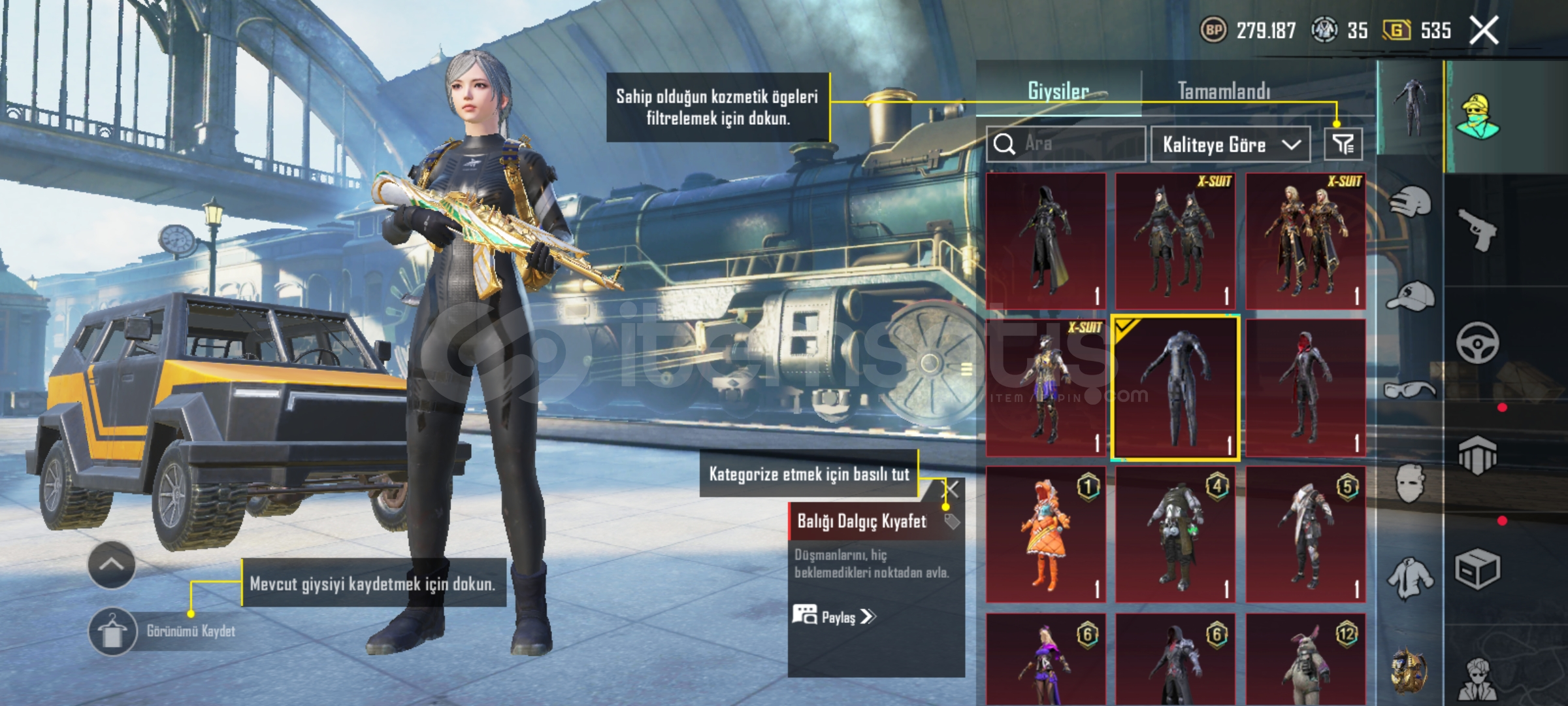1568x706 pixels.
Task: Open the Tamamlandı tab
Action: point(1224,91)
